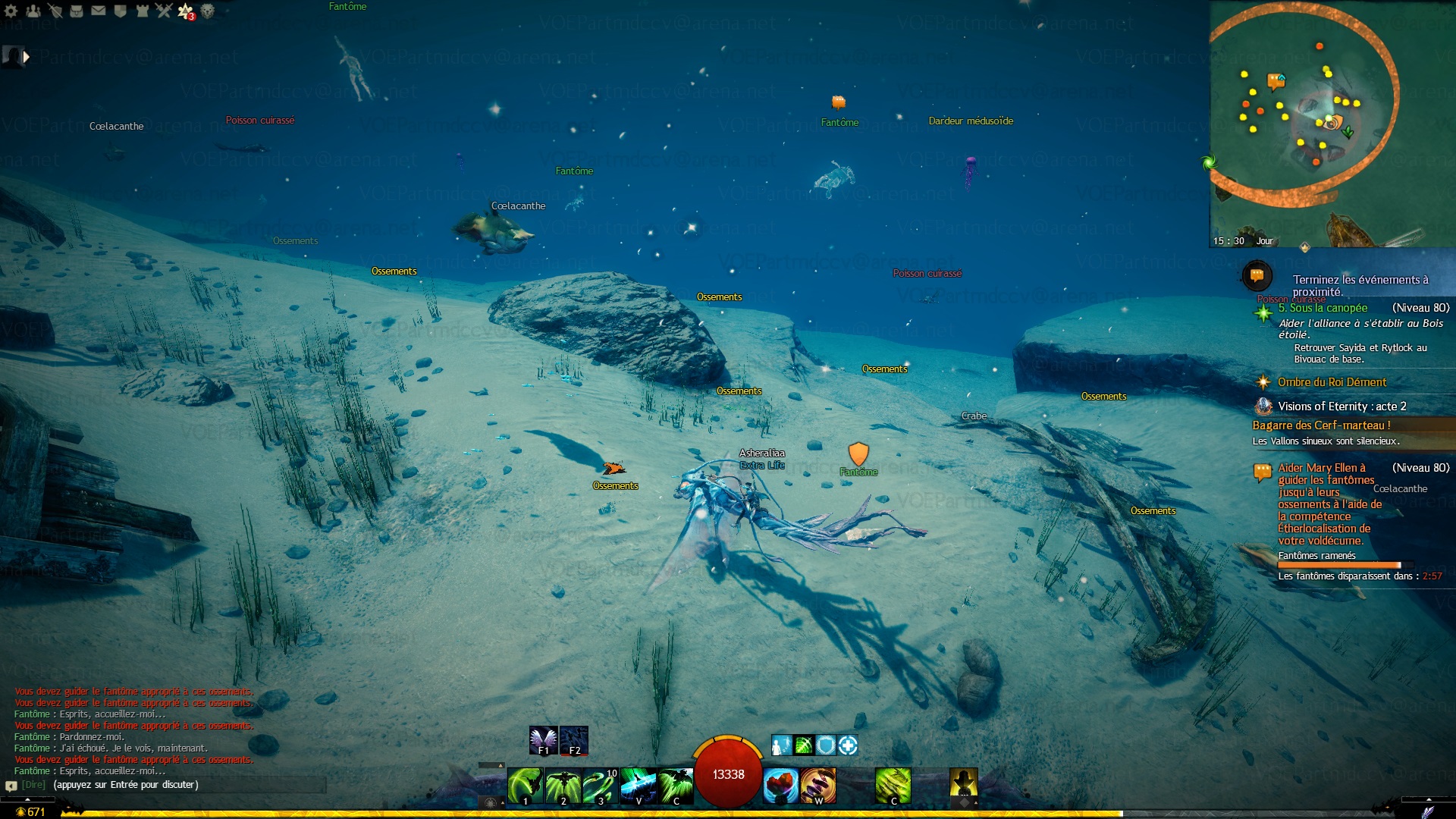Open the World vs World tower icon

coord(142,11)
